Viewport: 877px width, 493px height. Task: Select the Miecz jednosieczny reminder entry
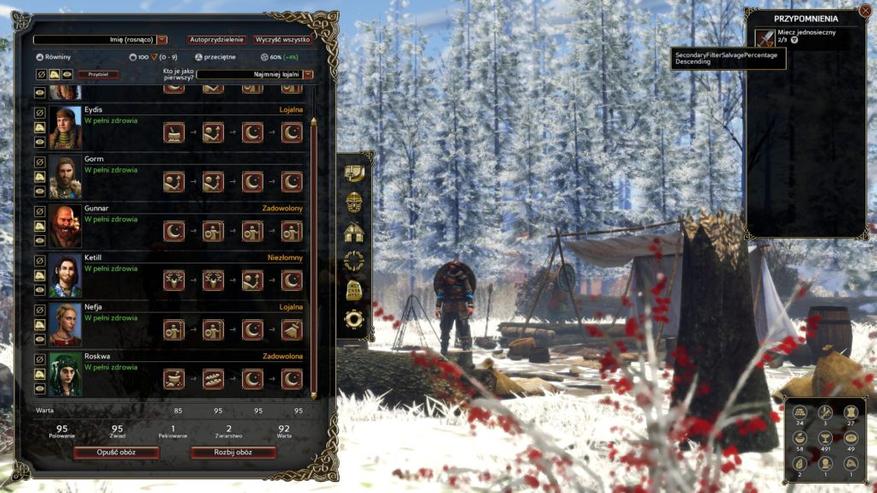click(805, 37)
